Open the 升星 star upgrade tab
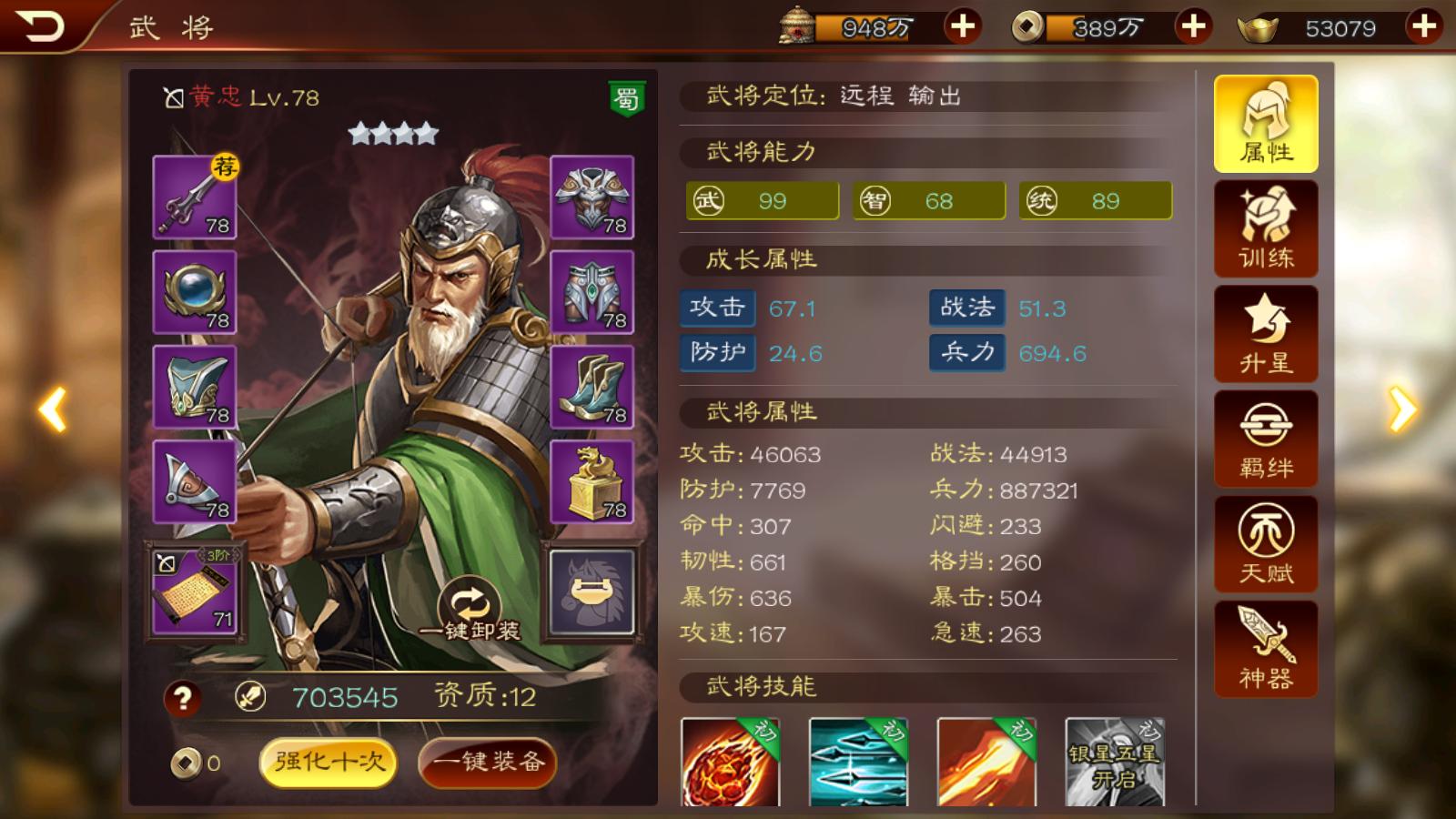Screen dimensions: 1456x819 (x=1265, y=334)
